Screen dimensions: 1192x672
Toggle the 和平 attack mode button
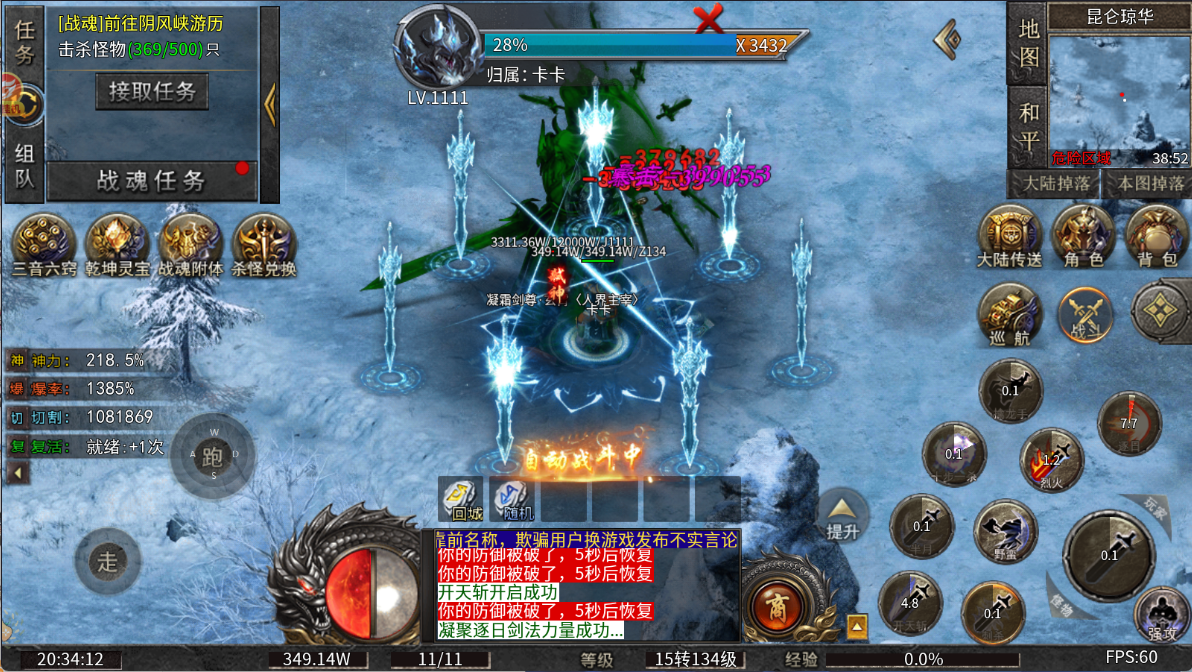click(x=1029, y=127)
